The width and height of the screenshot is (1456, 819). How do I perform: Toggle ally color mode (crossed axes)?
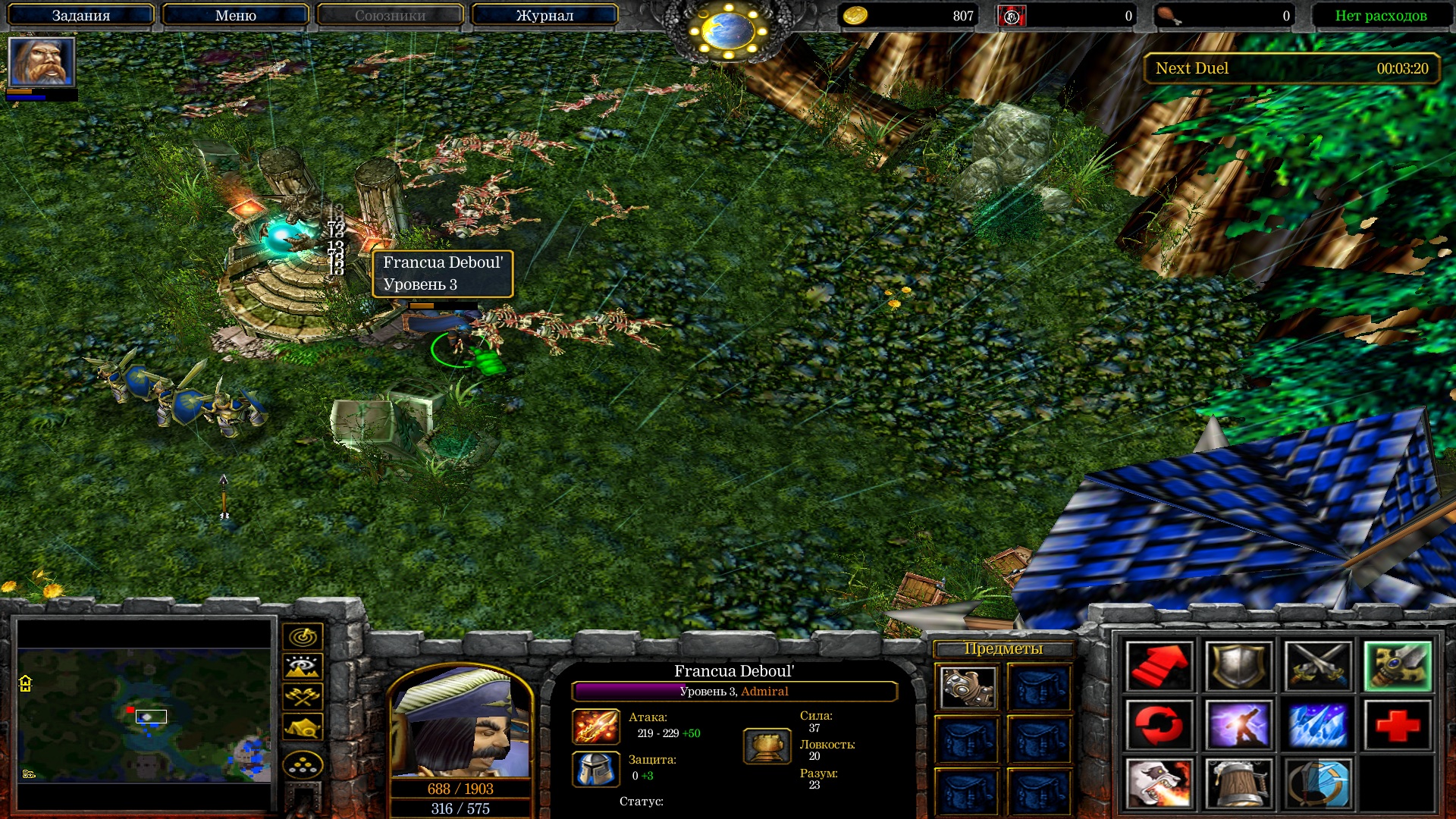click(x=303, y=696)
